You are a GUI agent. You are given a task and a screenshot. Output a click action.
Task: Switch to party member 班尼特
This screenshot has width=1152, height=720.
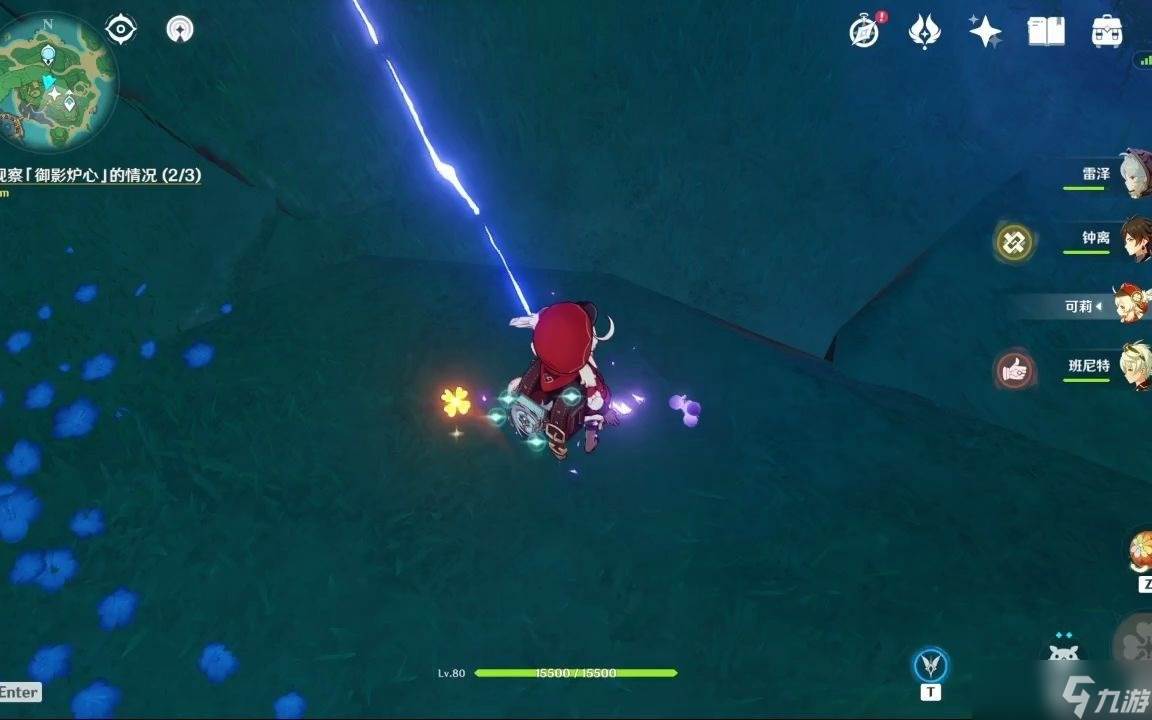click(1134, 366)
